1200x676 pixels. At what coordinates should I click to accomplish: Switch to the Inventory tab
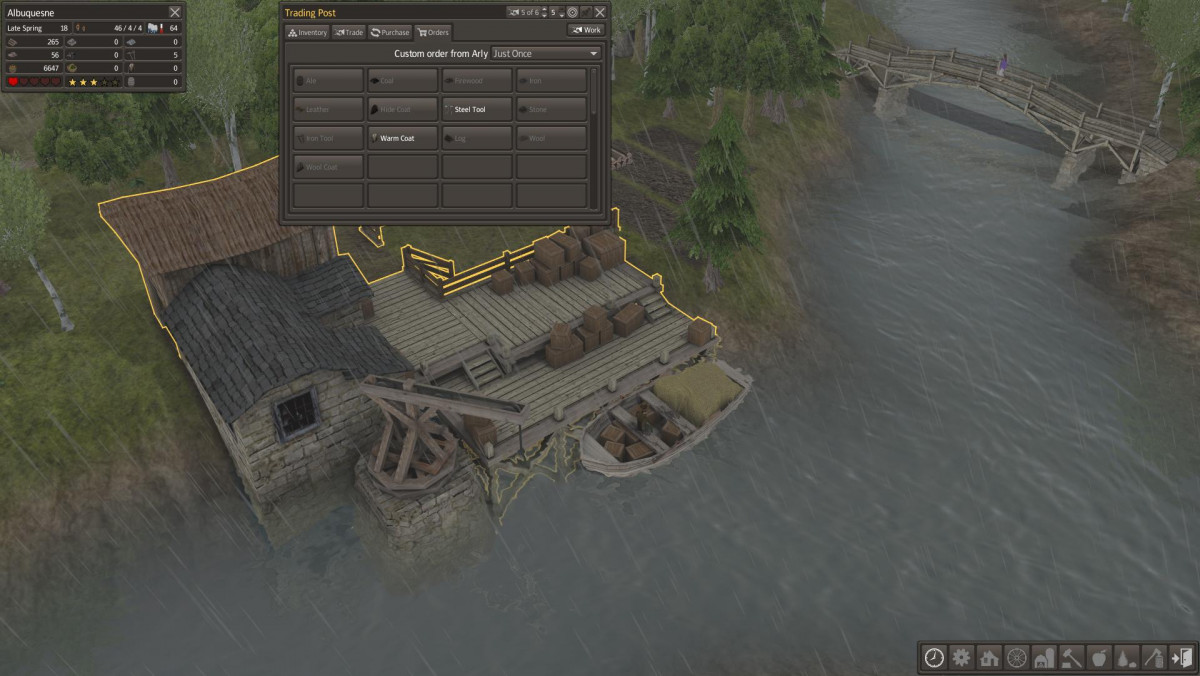tap(308, 32)
